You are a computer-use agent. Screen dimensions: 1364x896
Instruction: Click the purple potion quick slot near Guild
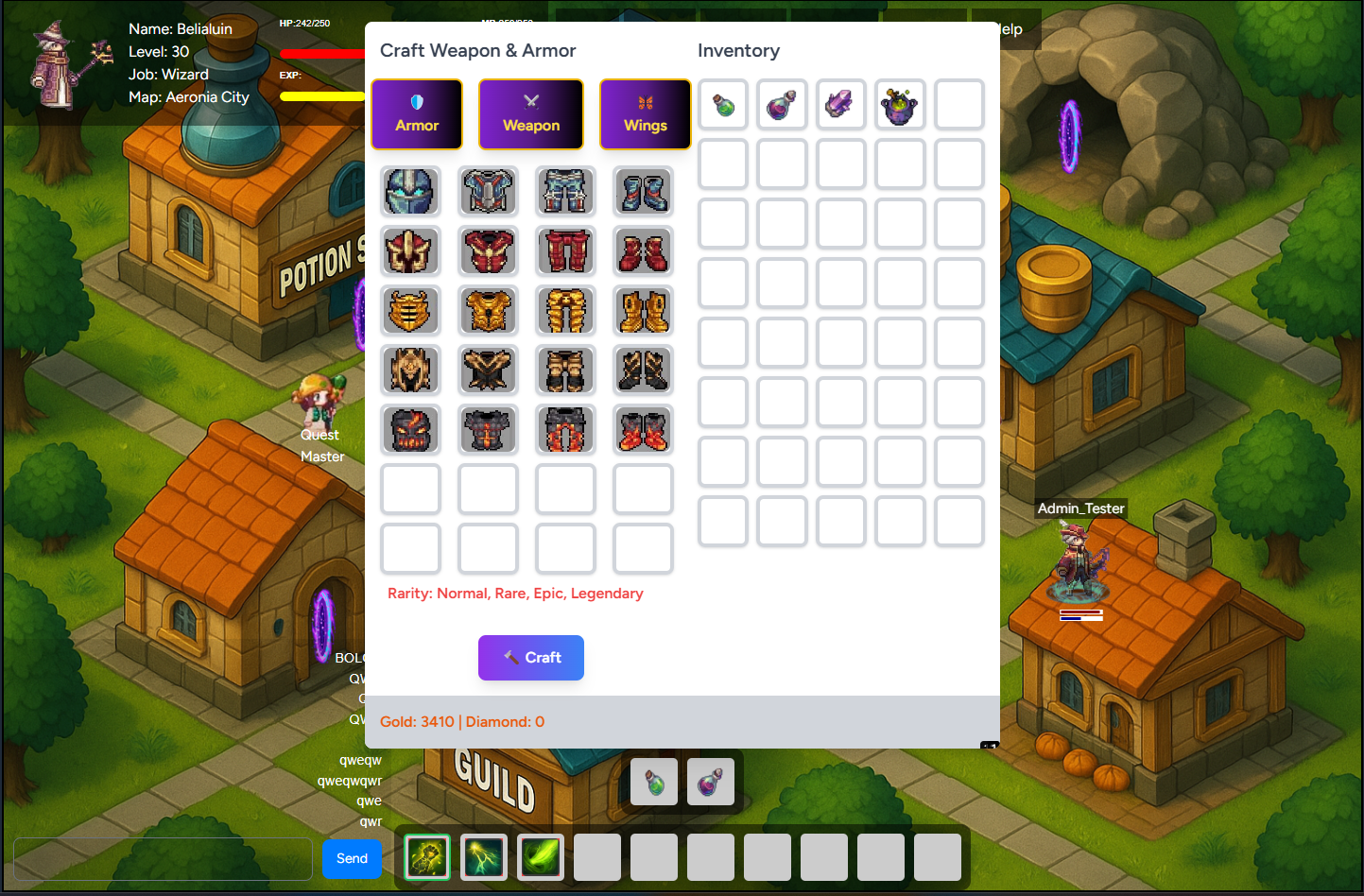click(710, 782)
